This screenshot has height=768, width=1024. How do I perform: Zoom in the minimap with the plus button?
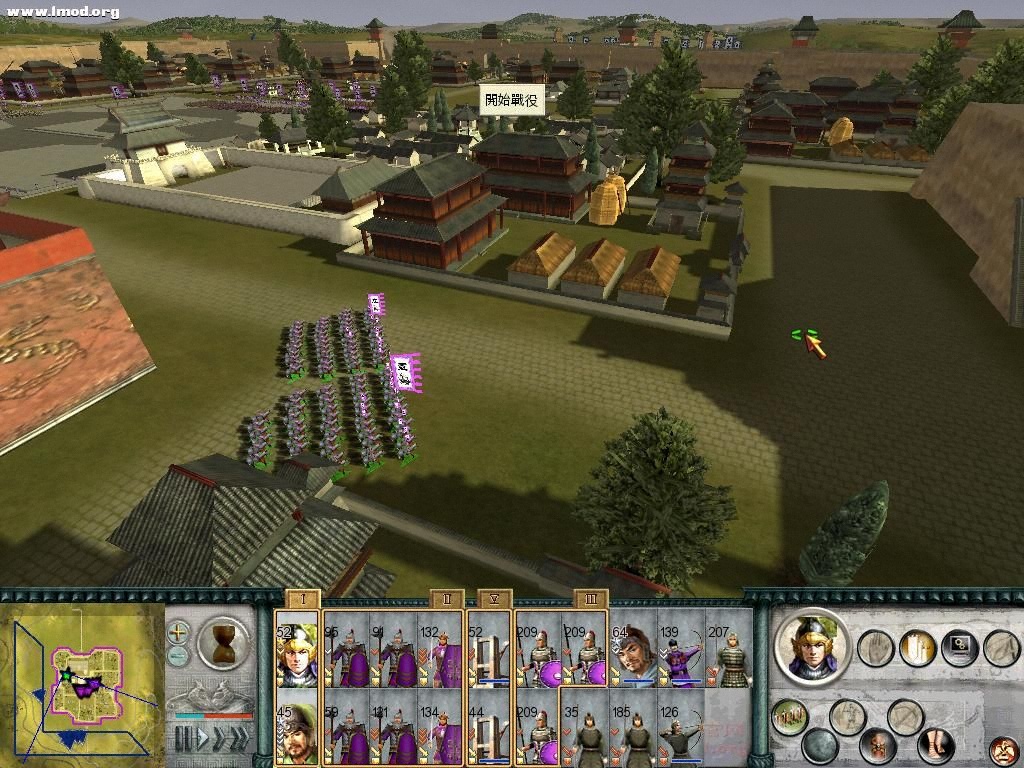click(x=178, y=632)
